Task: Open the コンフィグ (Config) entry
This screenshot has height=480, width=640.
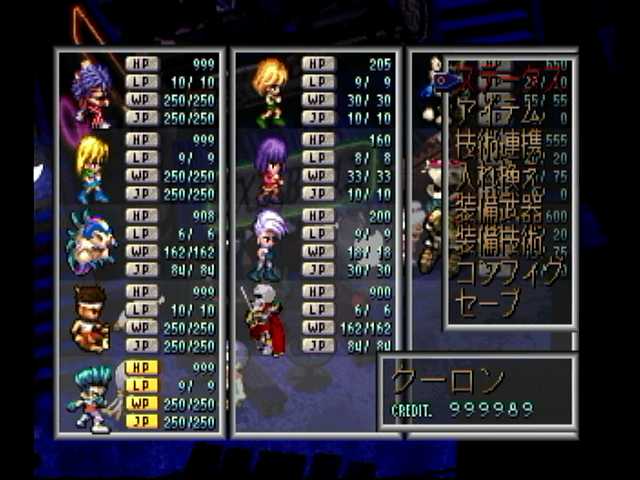Action: click(x=508, y=272)
